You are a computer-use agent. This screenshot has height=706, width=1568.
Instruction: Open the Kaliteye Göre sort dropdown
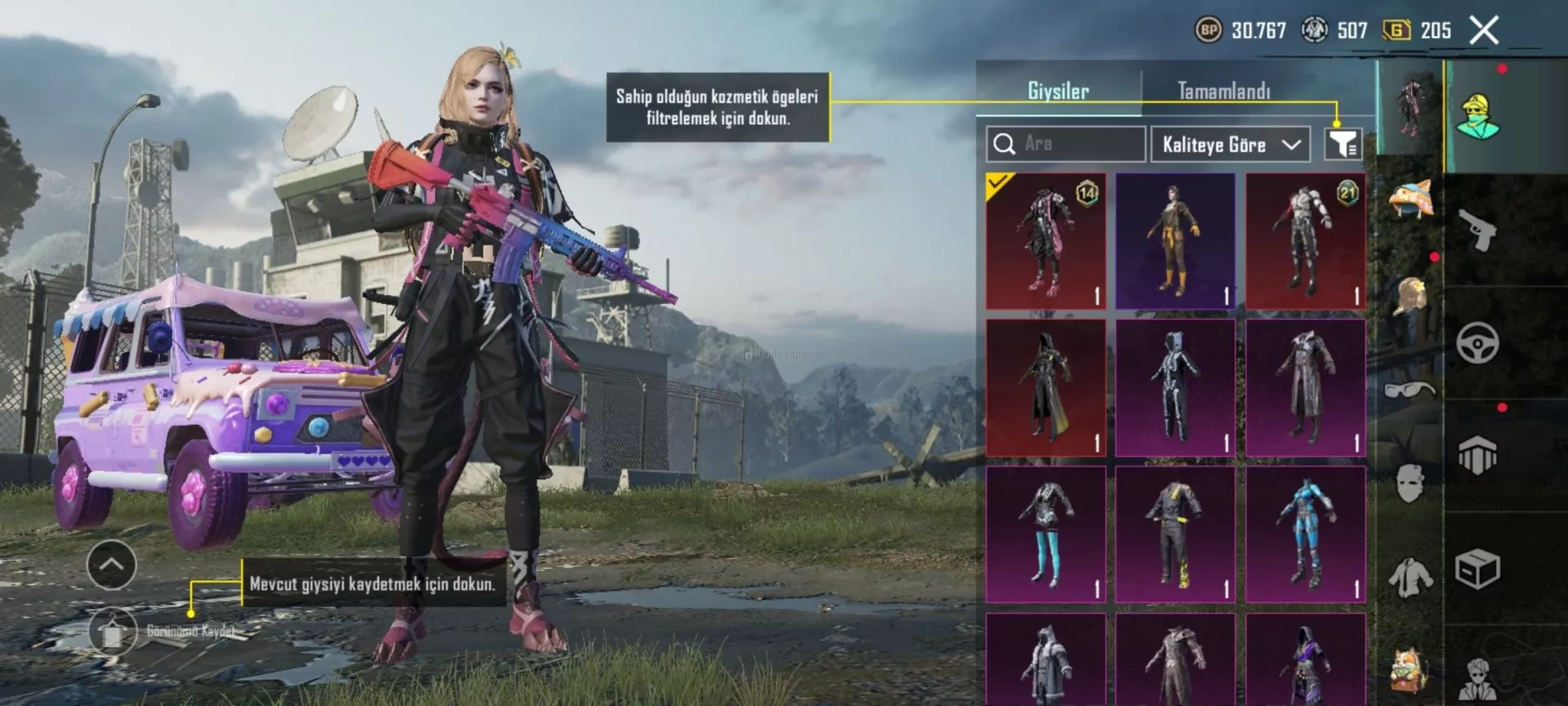pyautogui.click(x=1230, y=145)
